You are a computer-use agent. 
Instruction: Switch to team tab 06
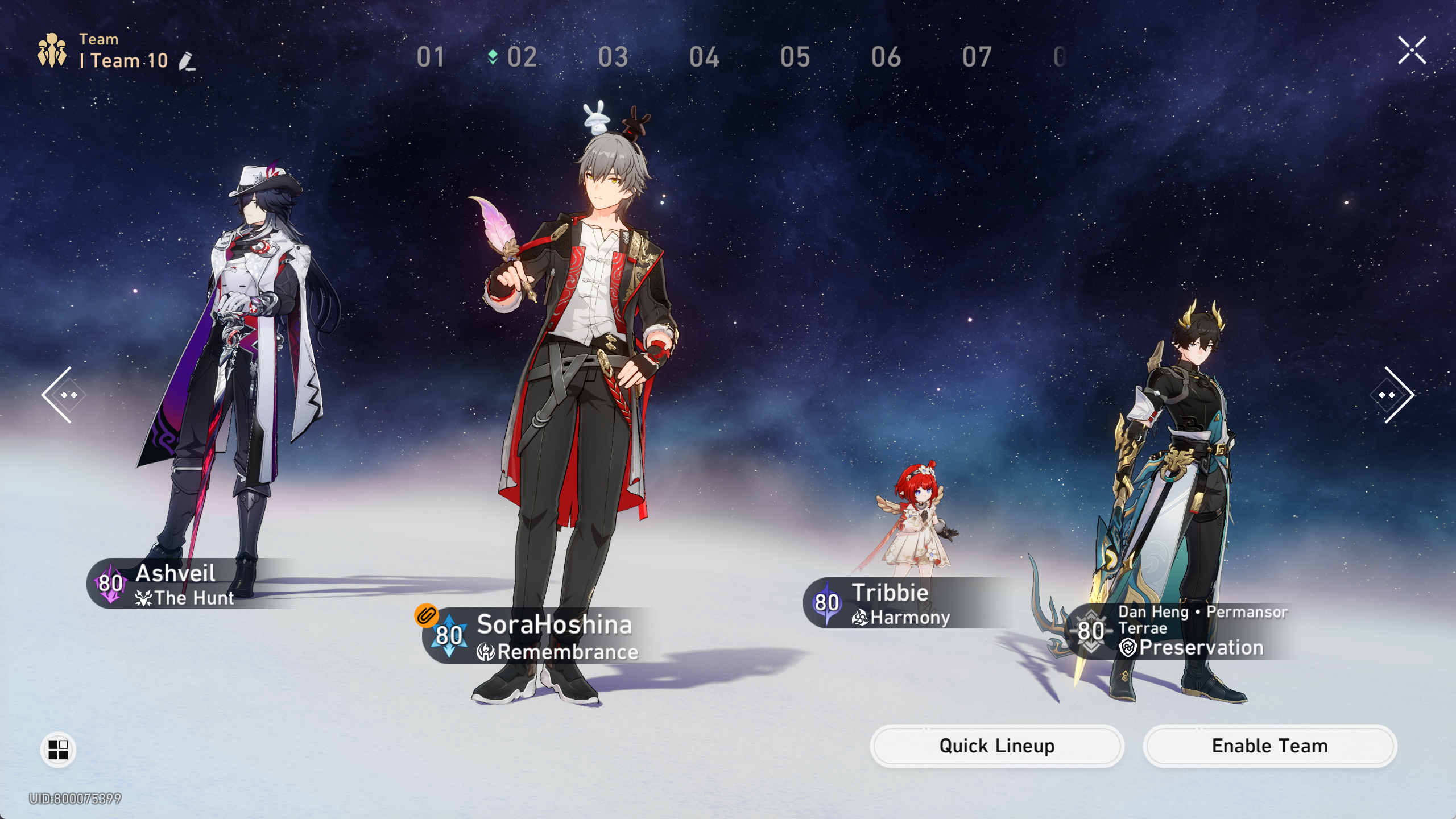[886, 57]
